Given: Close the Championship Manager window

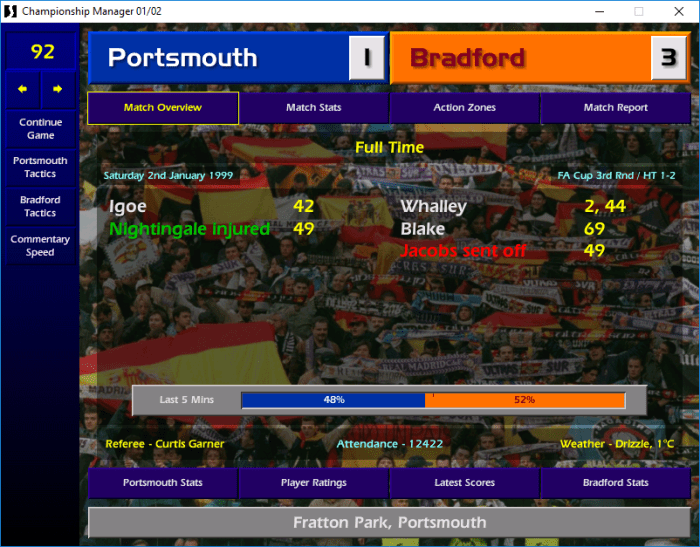Looking at the screenshot, I should 677,11.
